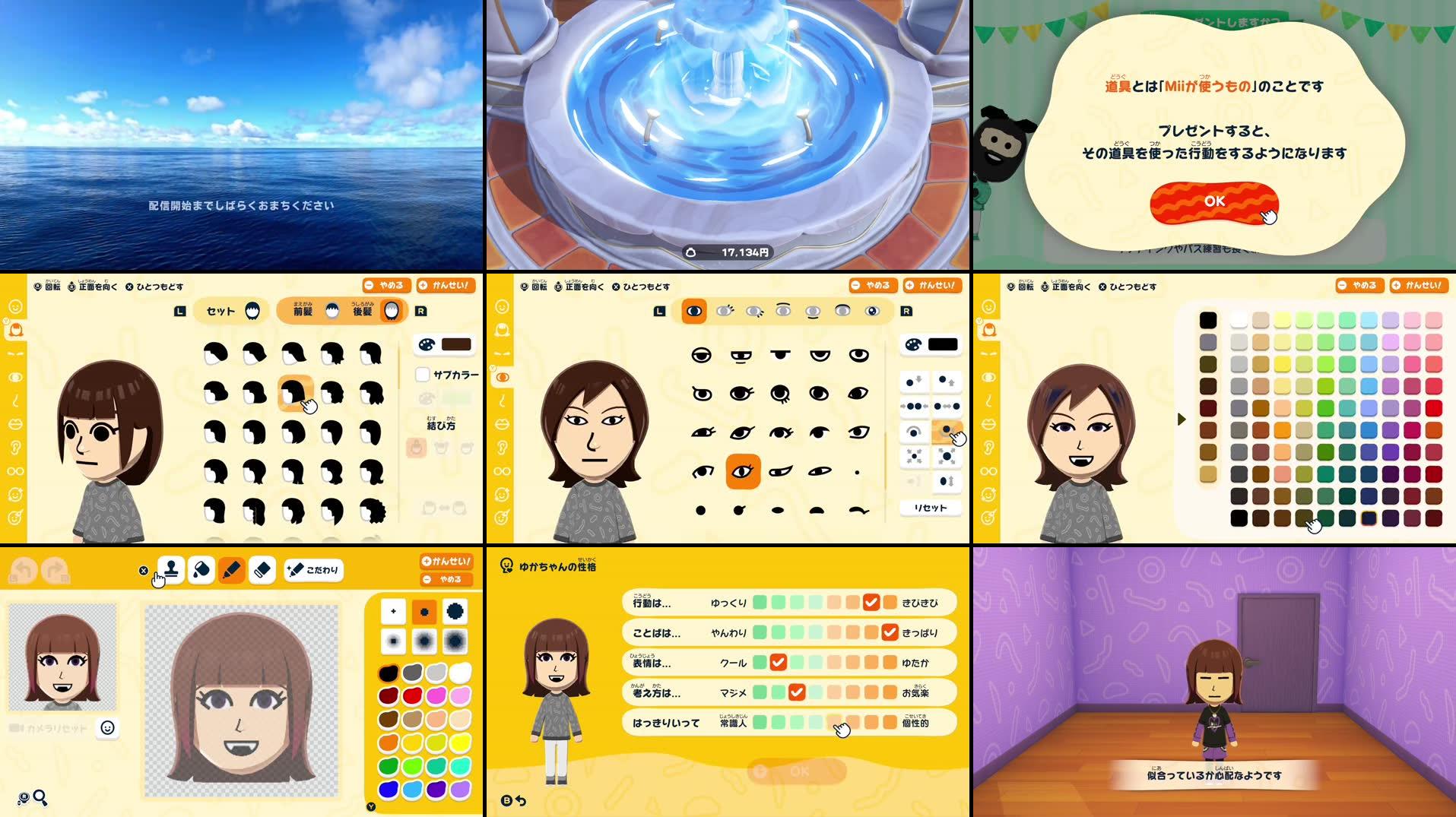Toggle the クール rating on the 表情は row
The image size is (1456, 817).
point(778,662)
